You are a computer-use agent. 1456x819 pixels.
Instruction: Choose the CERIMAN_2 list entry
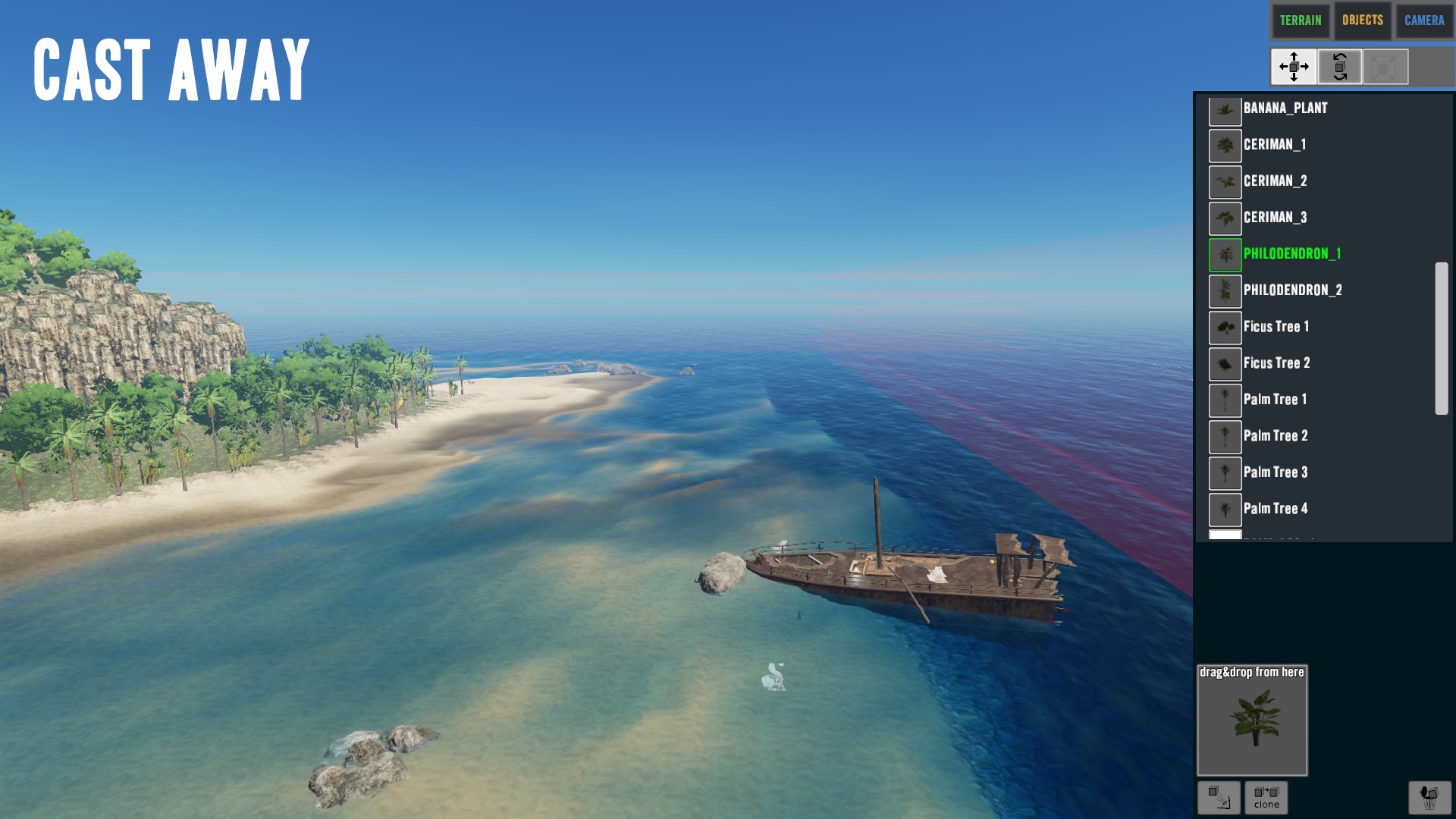pyautogui.click(x=1275, y=181)
